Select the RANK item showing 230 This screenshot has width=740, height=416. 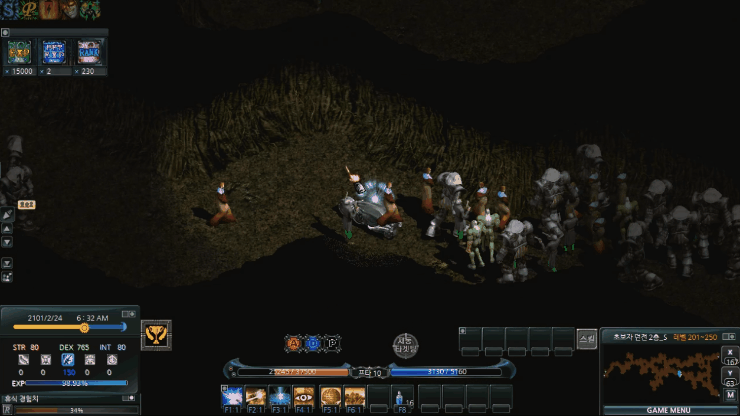[x=90, y=53]
